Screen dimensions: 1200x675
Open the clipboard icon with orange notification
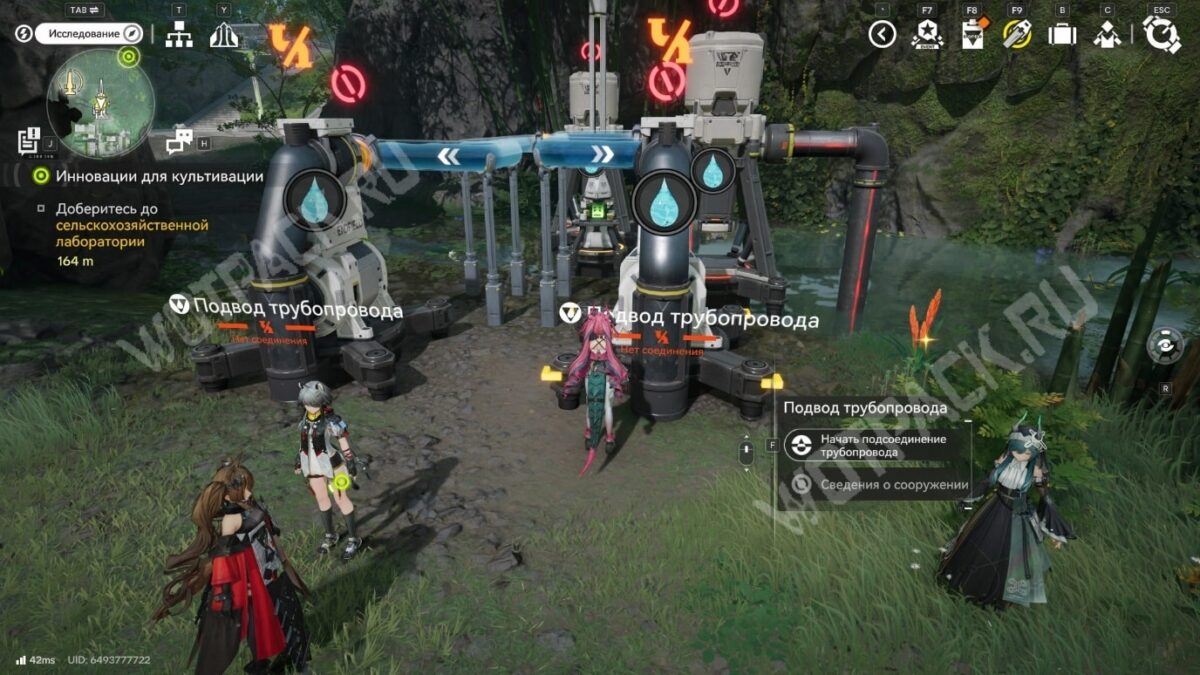tap(972, 35)
